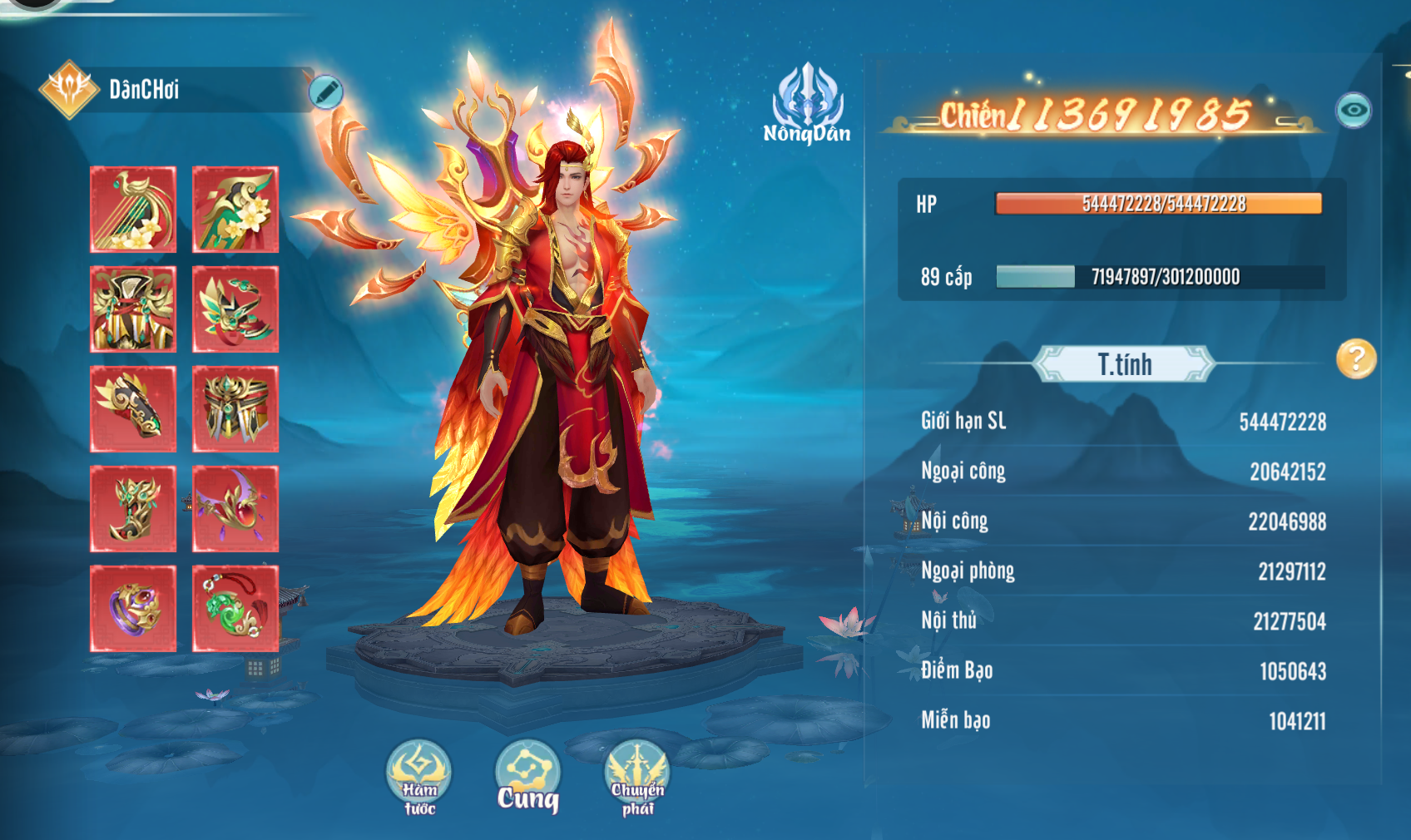The width and height of the screenshot is (1411, 840).
Task: Select the golden armor equipment slot
Action: (133, 309)
